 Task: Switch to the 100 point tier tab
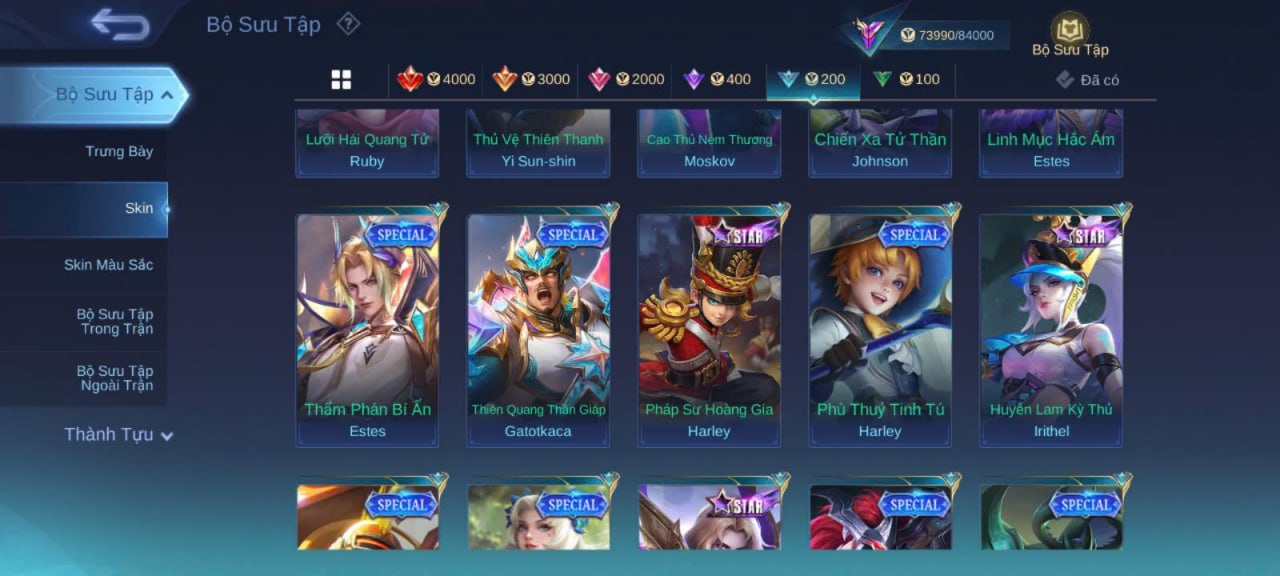coord(907,80)
